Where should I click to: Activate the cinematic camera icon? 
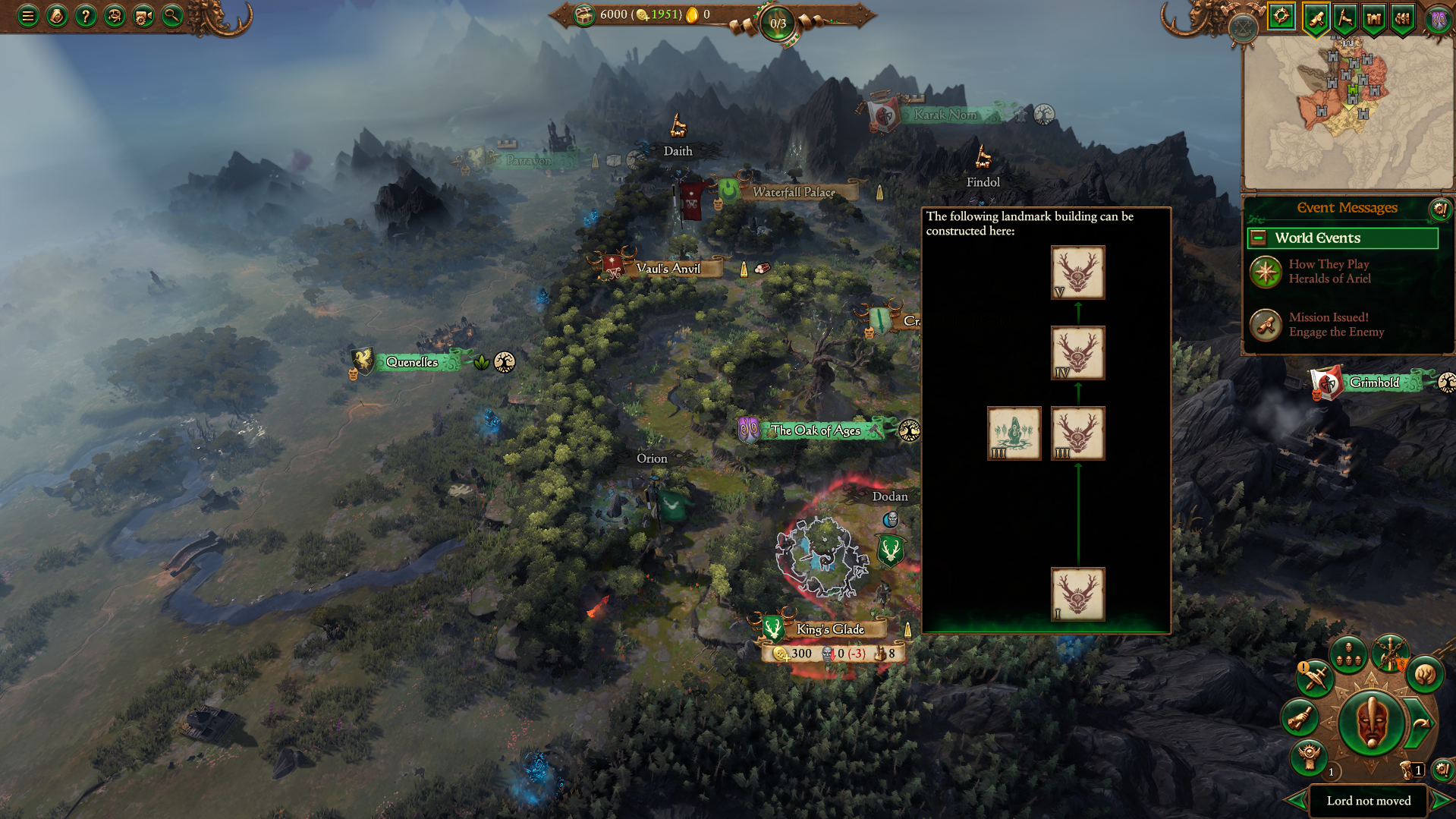142,15
